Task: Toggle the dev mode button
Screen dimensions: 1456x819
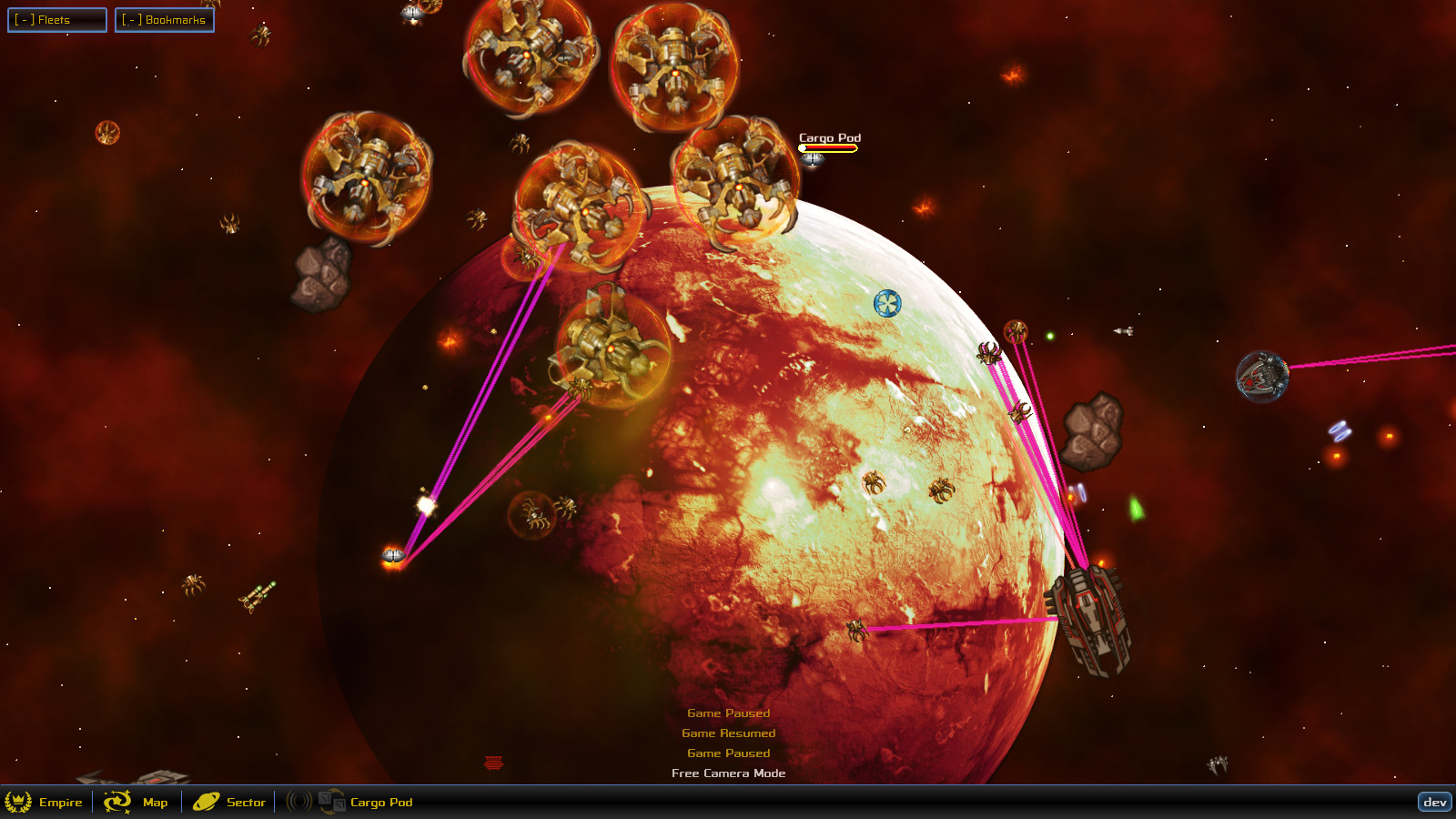Action: point(1436,803)
